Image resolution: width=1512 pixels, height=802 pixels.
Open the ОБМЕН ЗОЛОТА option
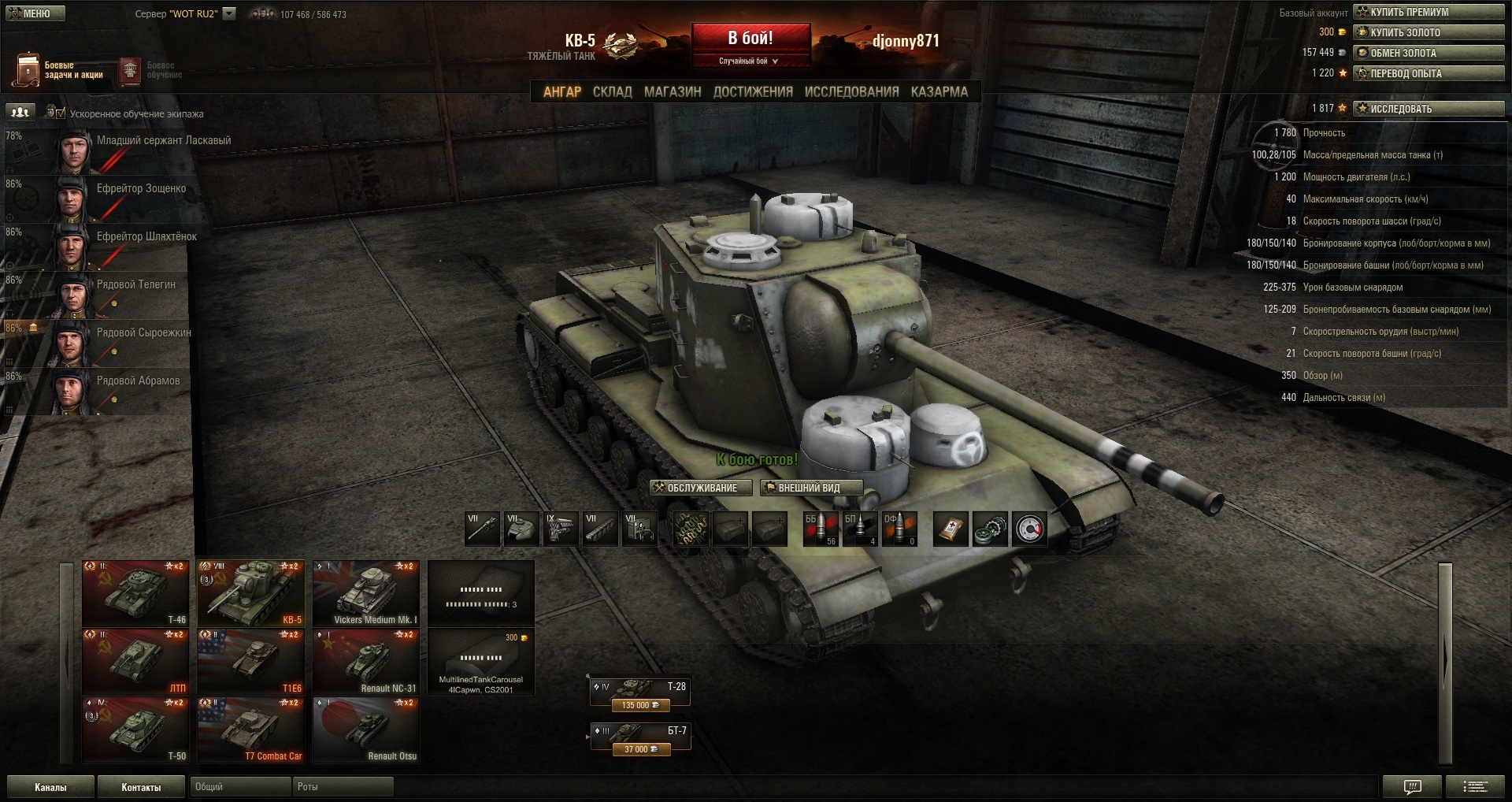(x=1429, y=53)
